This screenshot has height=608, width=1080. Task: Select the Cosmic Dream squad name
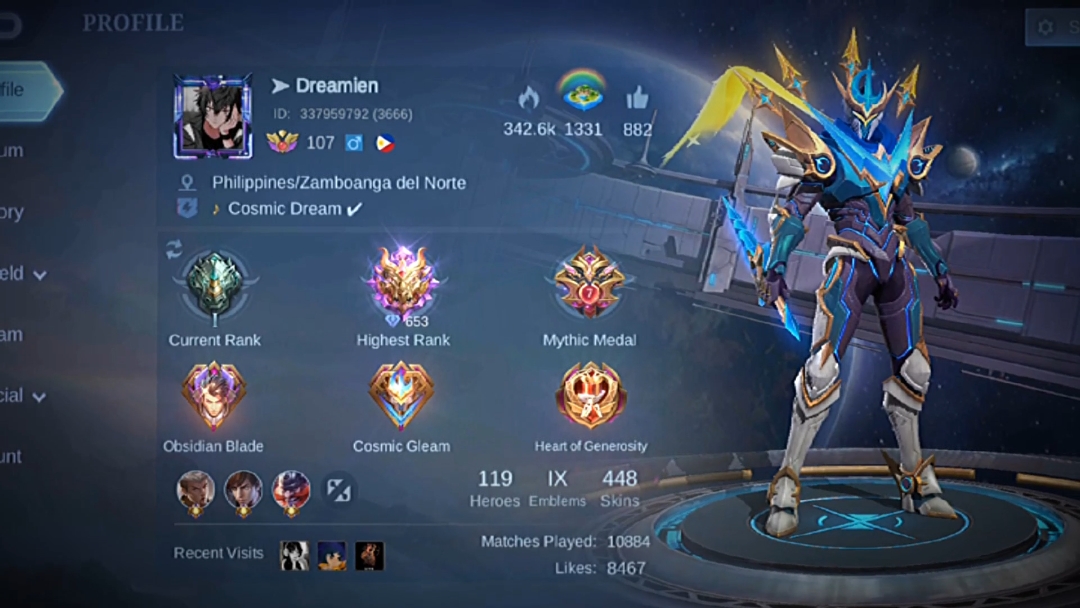coord(285,209)
